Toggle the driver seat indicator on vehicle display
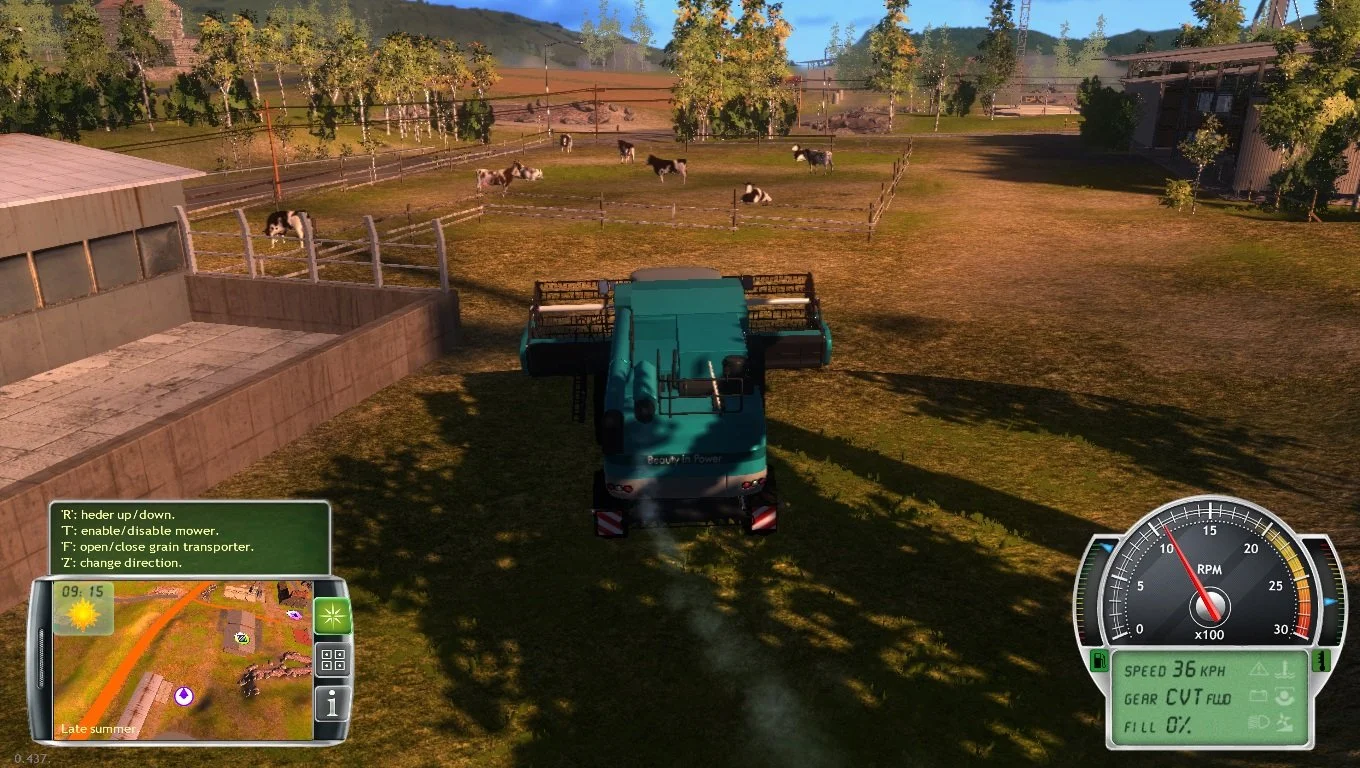 (x=1286, y=698)
